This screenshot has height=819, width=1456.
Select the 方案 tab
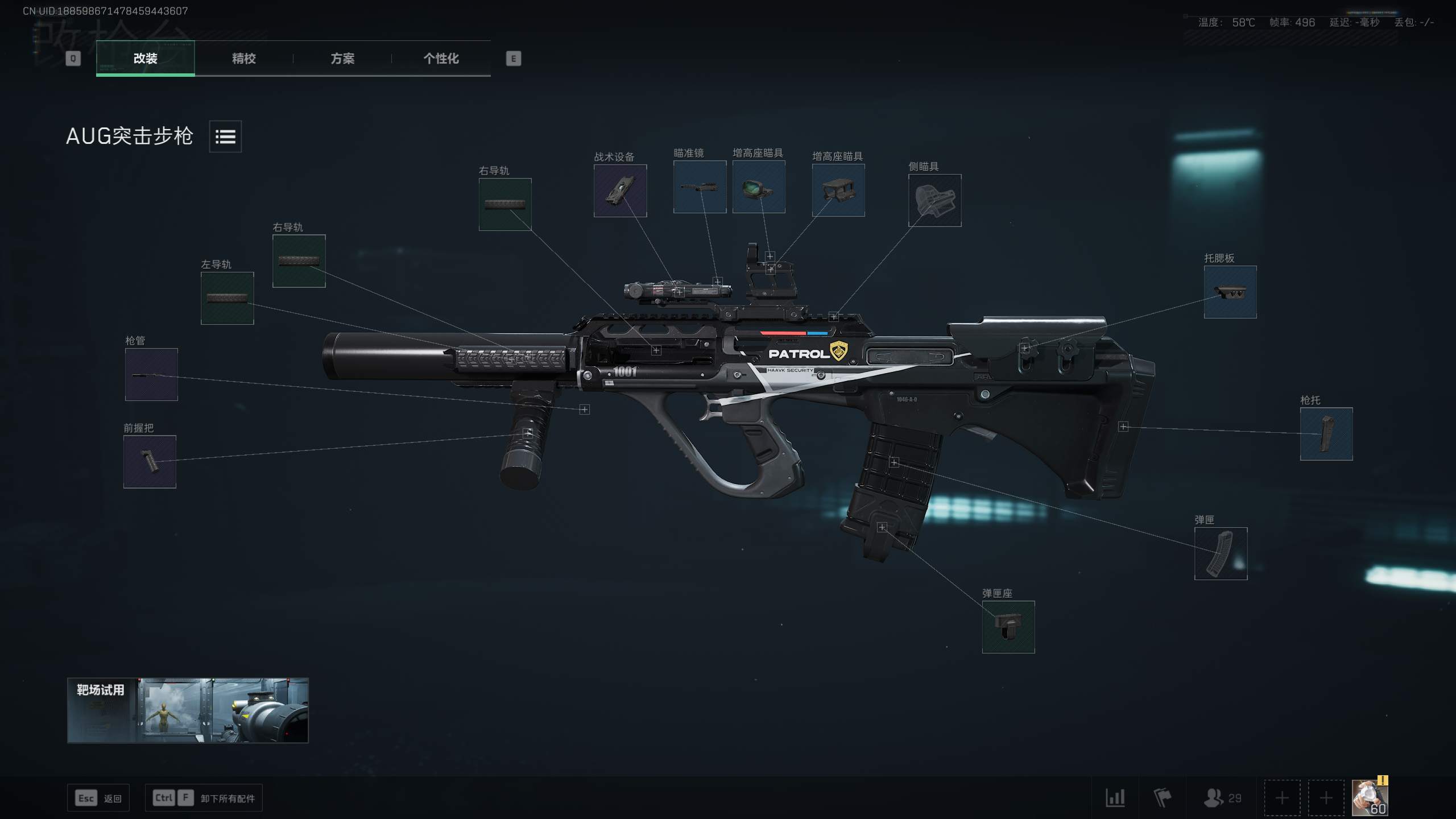(342, 58)
